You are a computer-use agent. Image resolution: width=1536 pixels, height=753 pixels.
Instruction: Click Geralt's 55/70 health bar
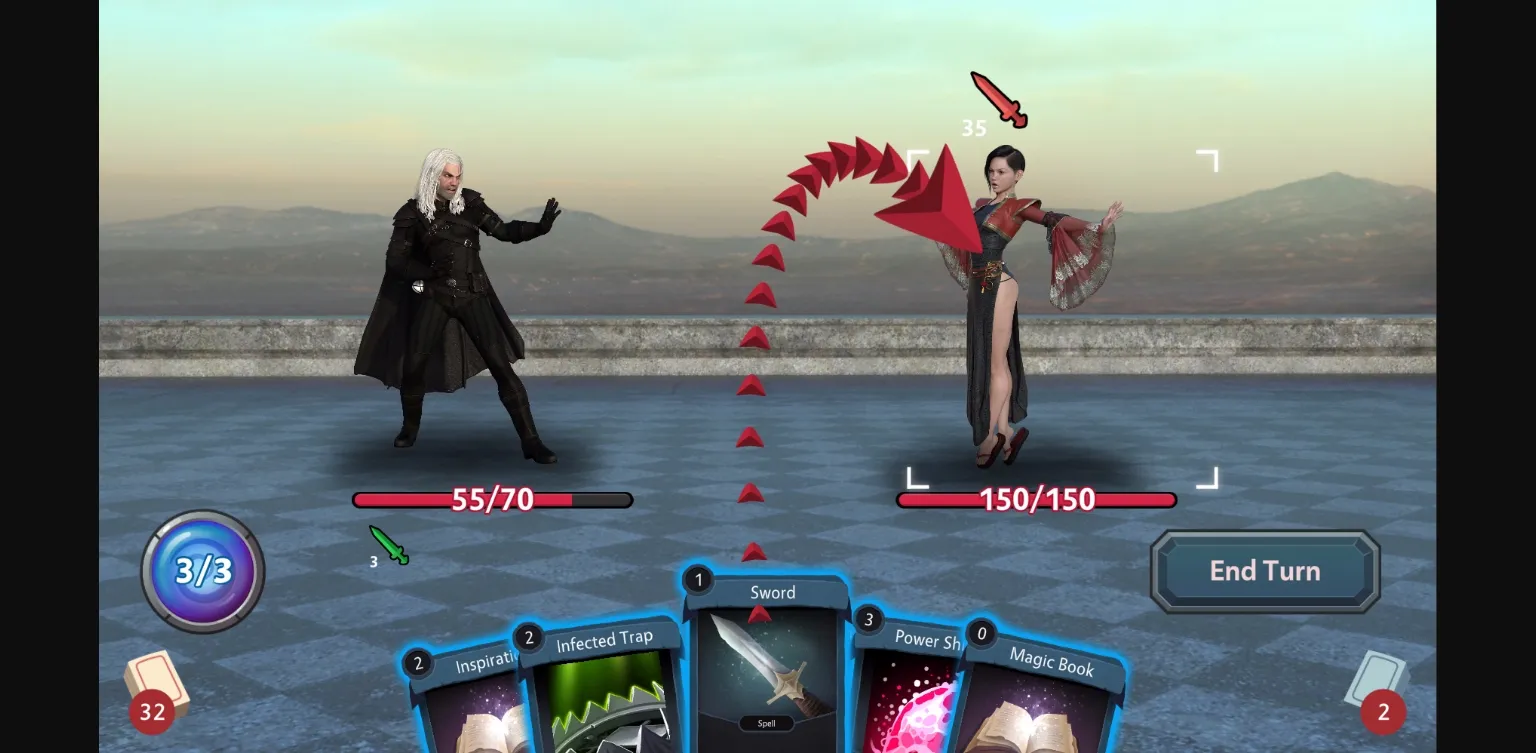492,499
